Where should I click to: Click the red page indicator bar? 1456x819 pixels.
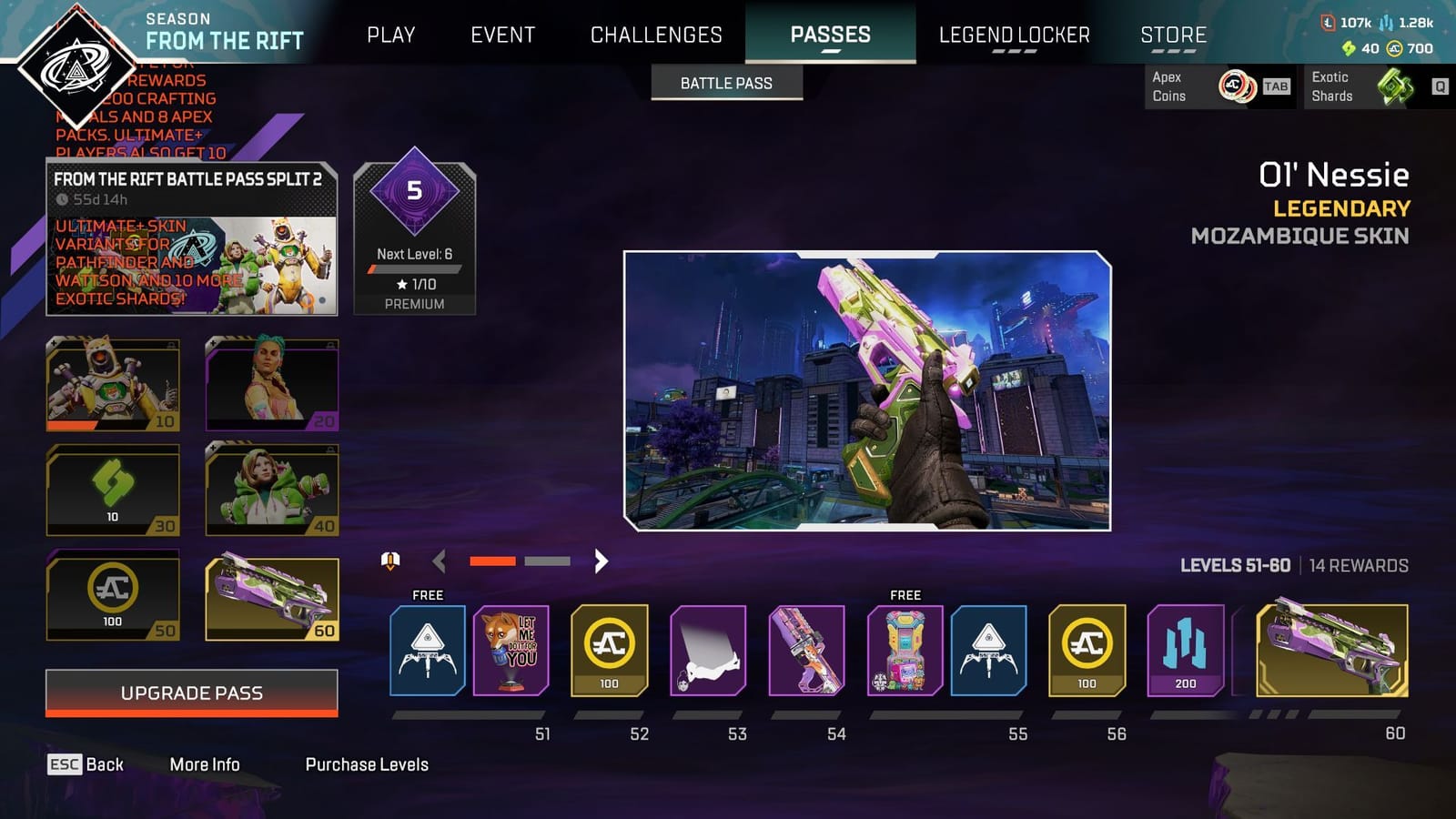point(493,562)
